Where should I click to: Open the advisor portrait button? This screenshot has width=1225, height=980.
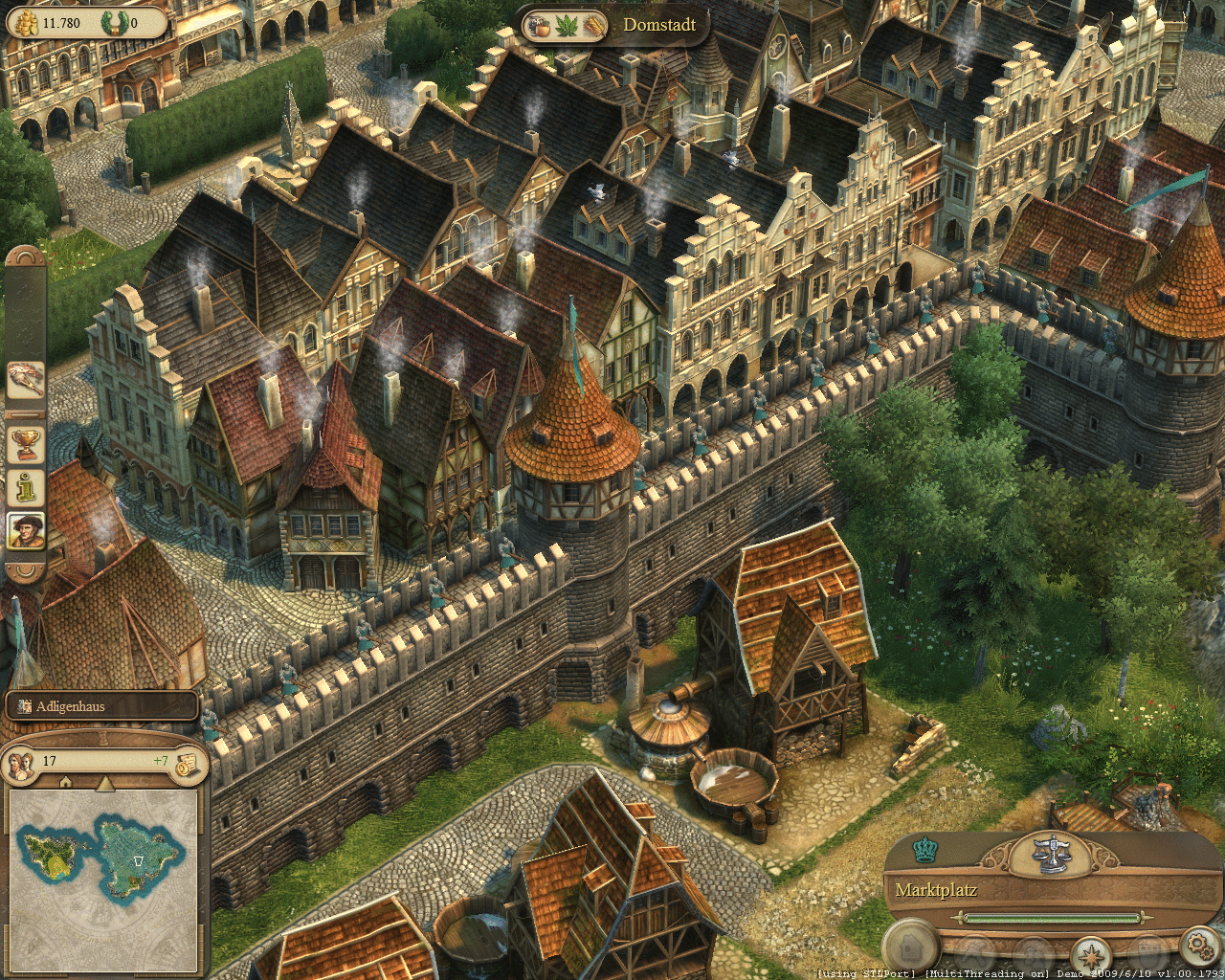pos(26,530)
